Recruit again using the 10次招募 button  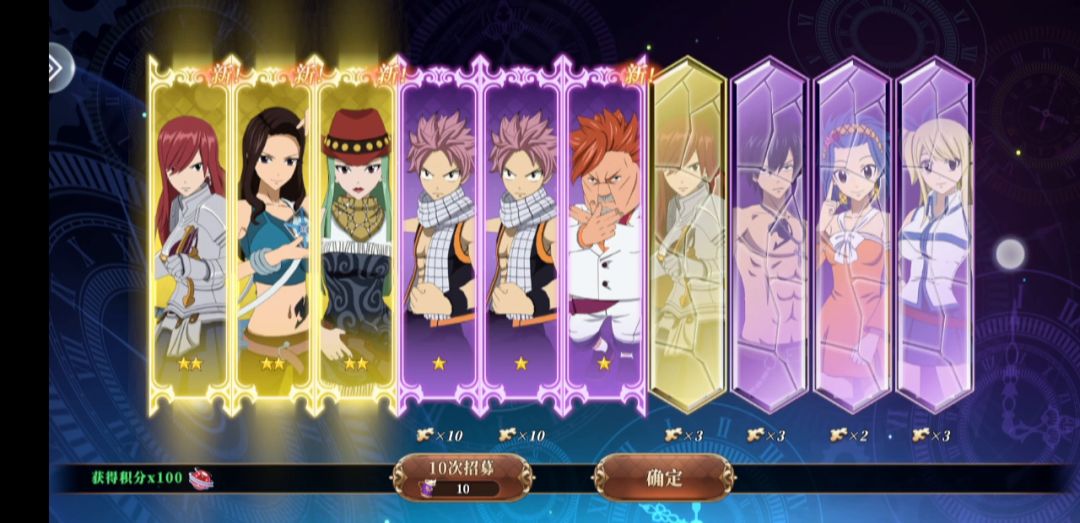pyautogui.click(x=461, y=477)
